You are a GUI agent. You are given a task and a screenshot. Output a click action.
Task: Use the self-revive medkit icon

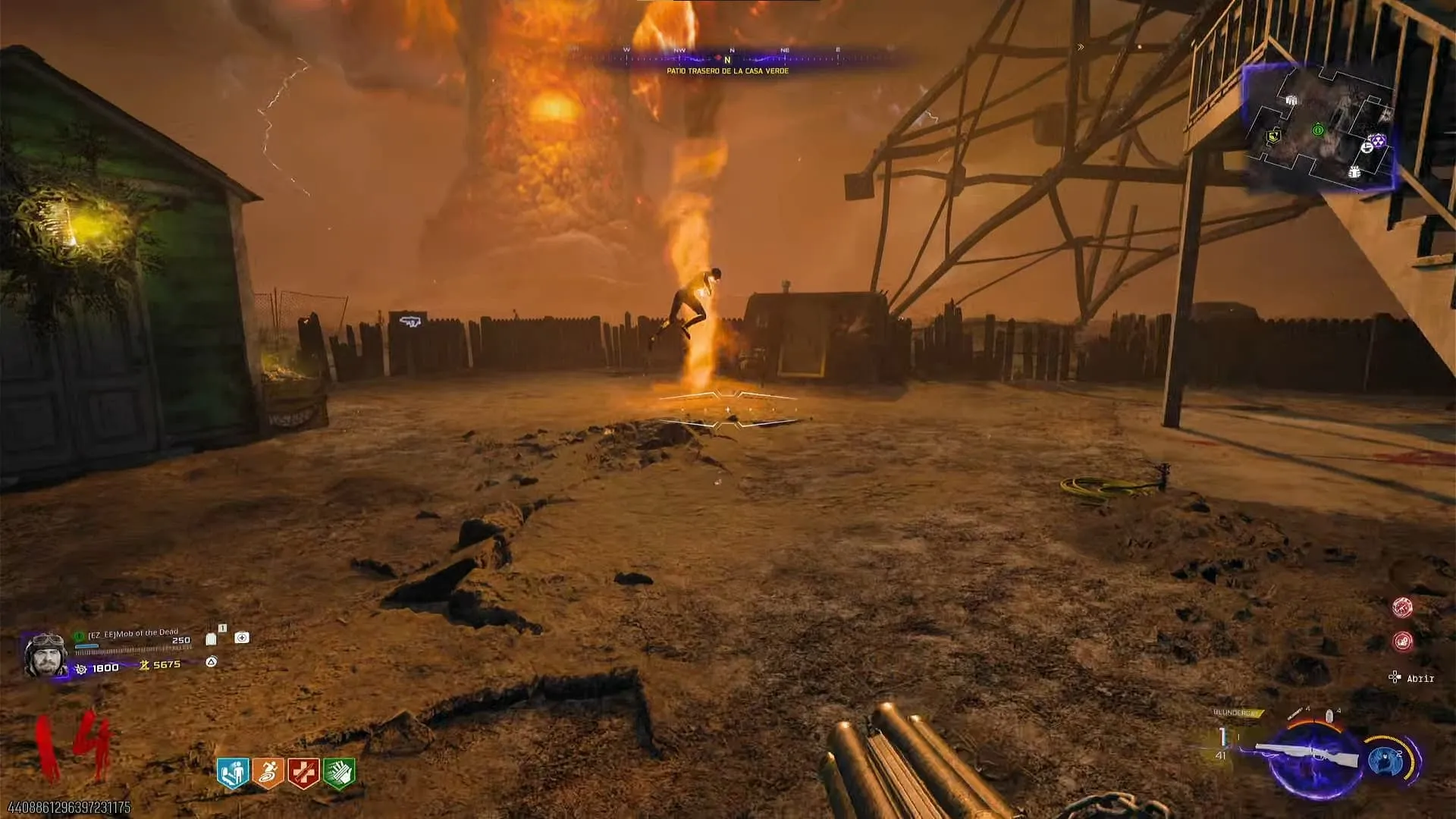[242, 638]
